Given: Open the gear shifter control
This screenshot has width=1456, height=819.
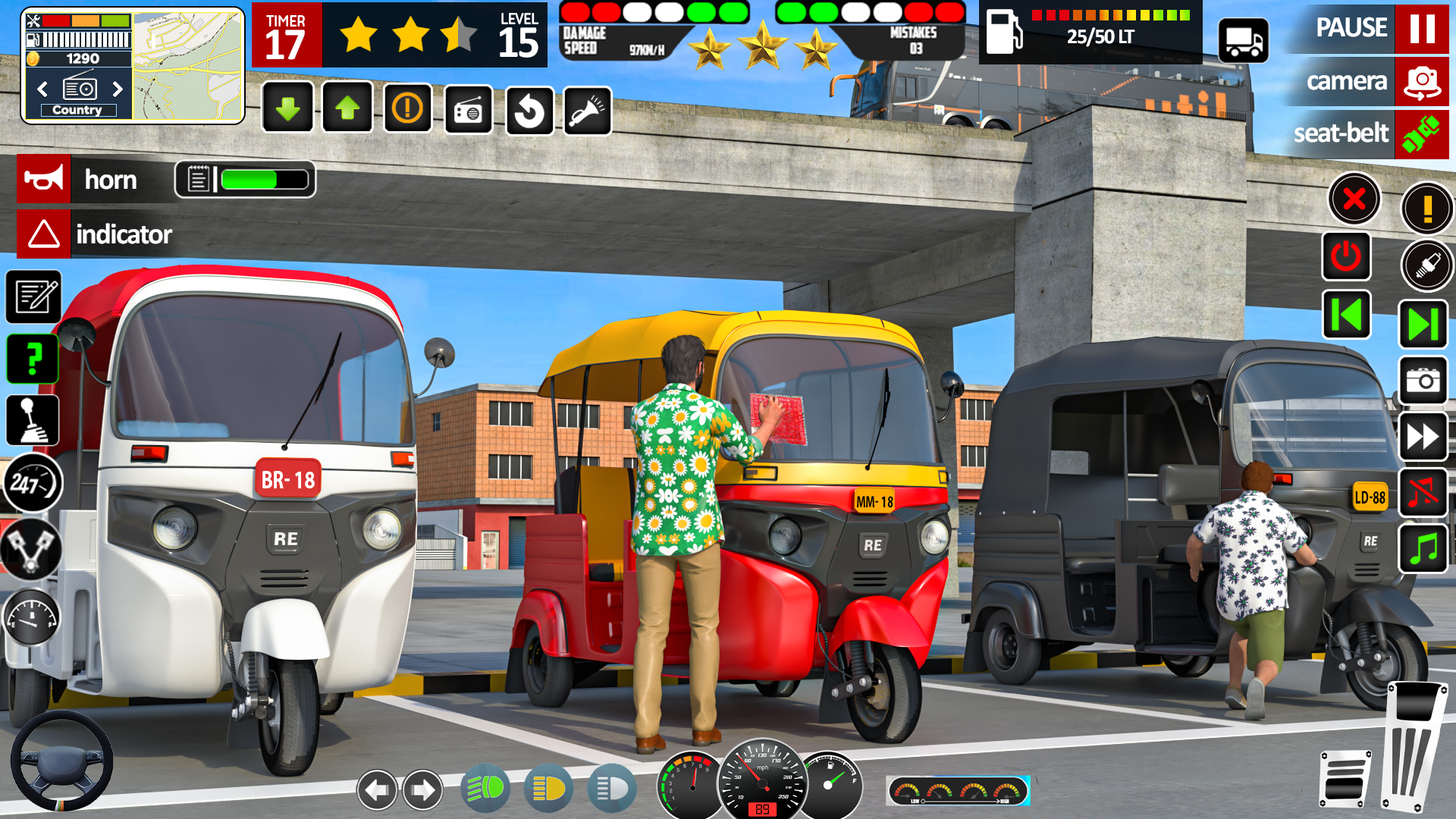Looking at the screenshot, I should pyautogui.click(x=33, y=421).
